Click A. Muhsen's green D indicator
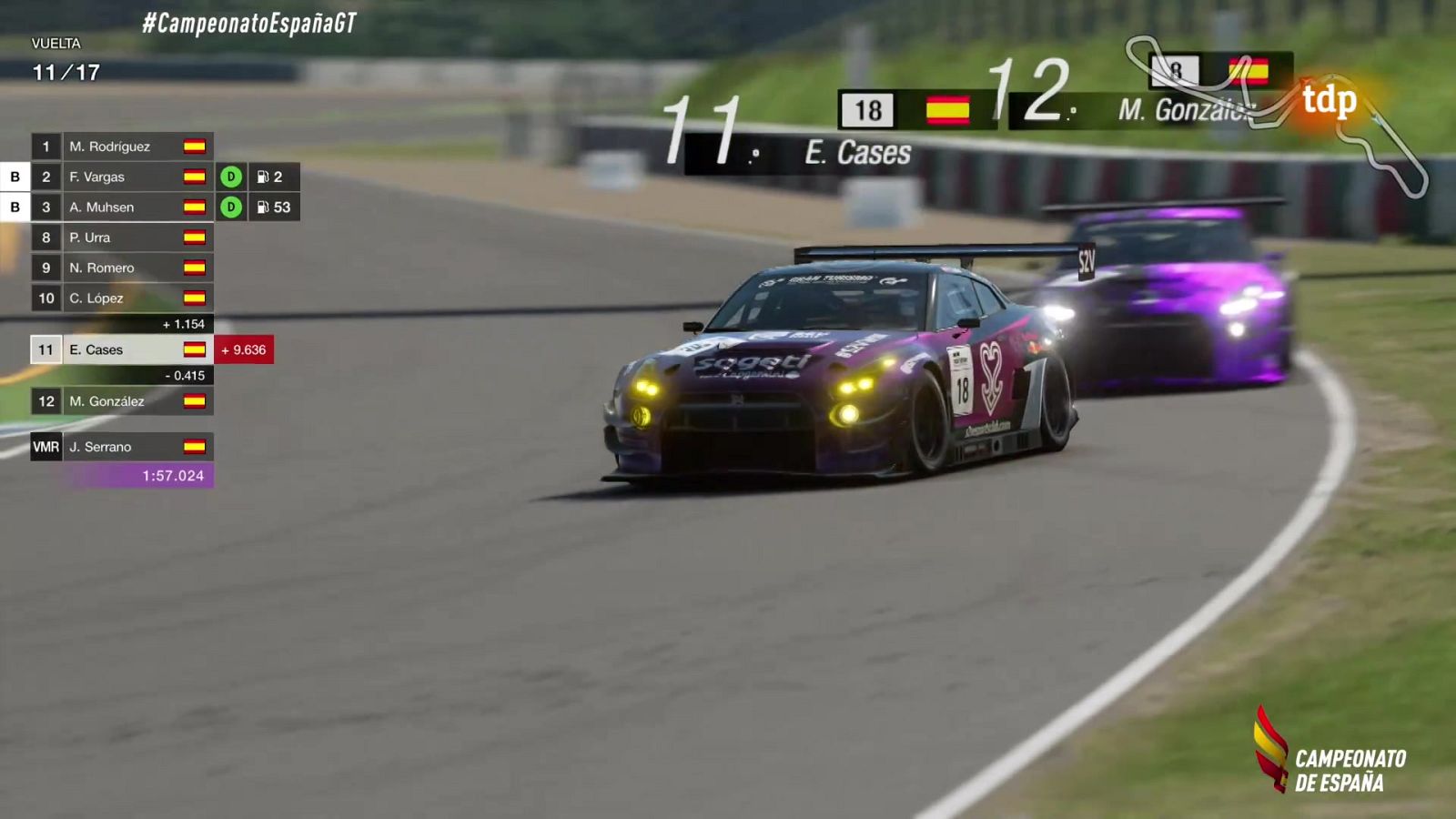Image resolution: width=1456 pixels, height=819 pixels. (229, 207)
